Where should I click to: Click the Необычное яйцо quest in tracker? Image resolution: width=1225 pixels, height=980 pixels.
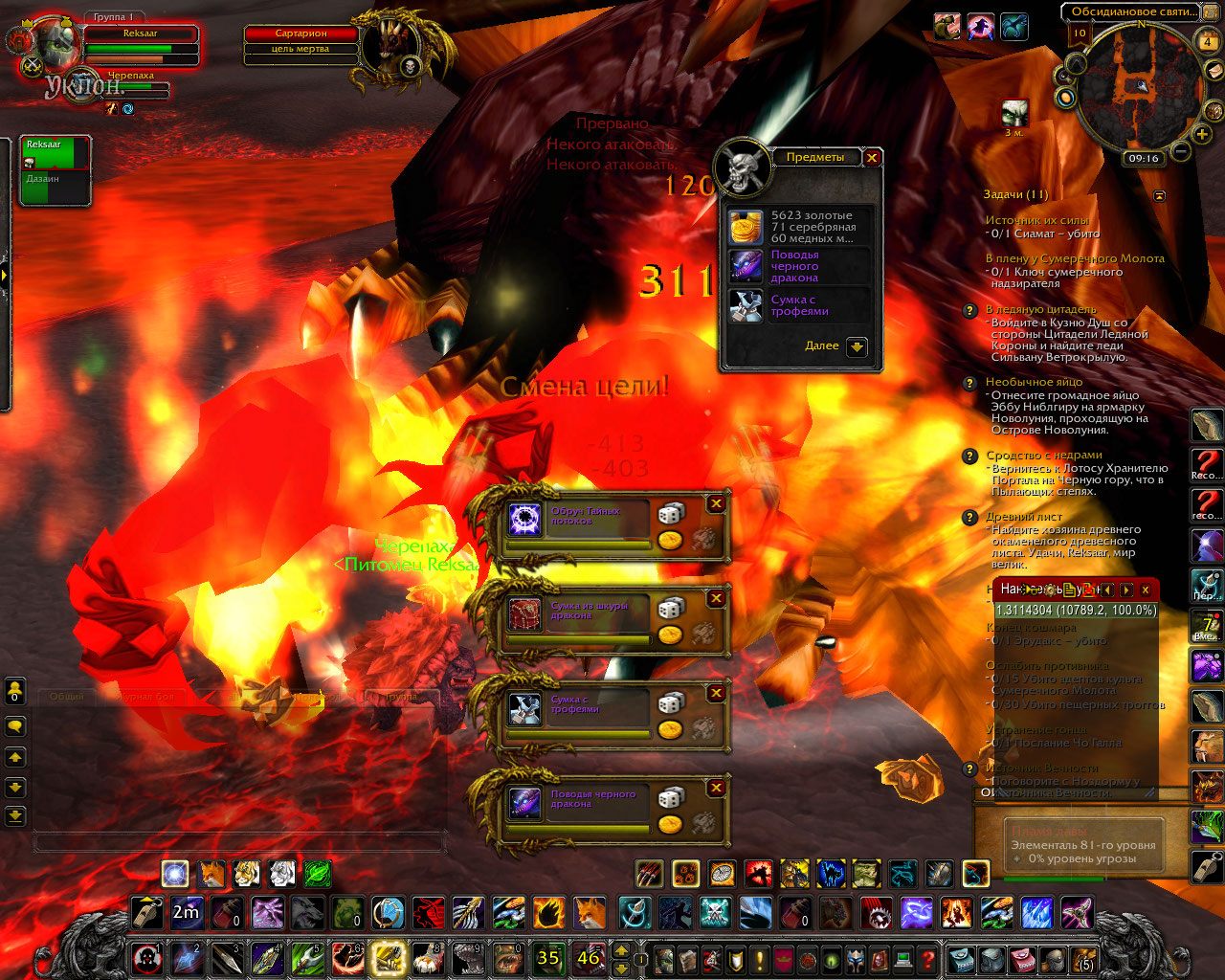1034,382
